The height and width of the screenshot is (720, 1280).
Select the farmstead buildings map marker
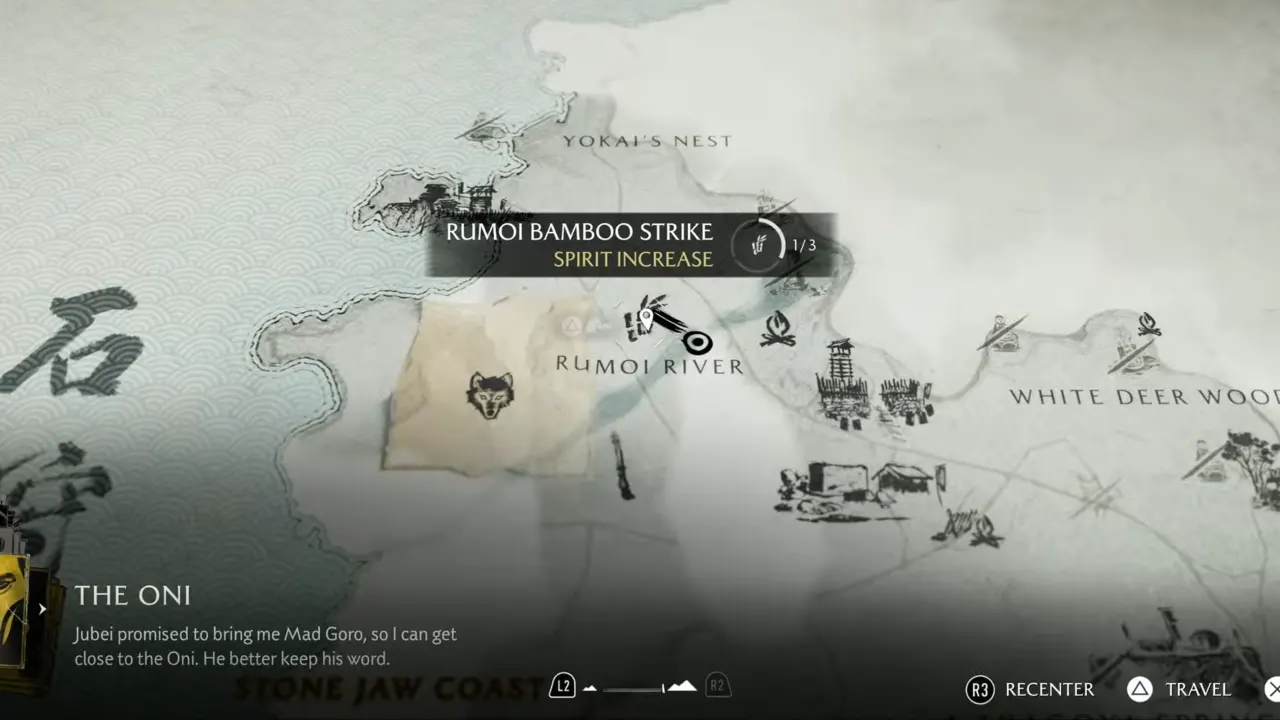(860, 486)
